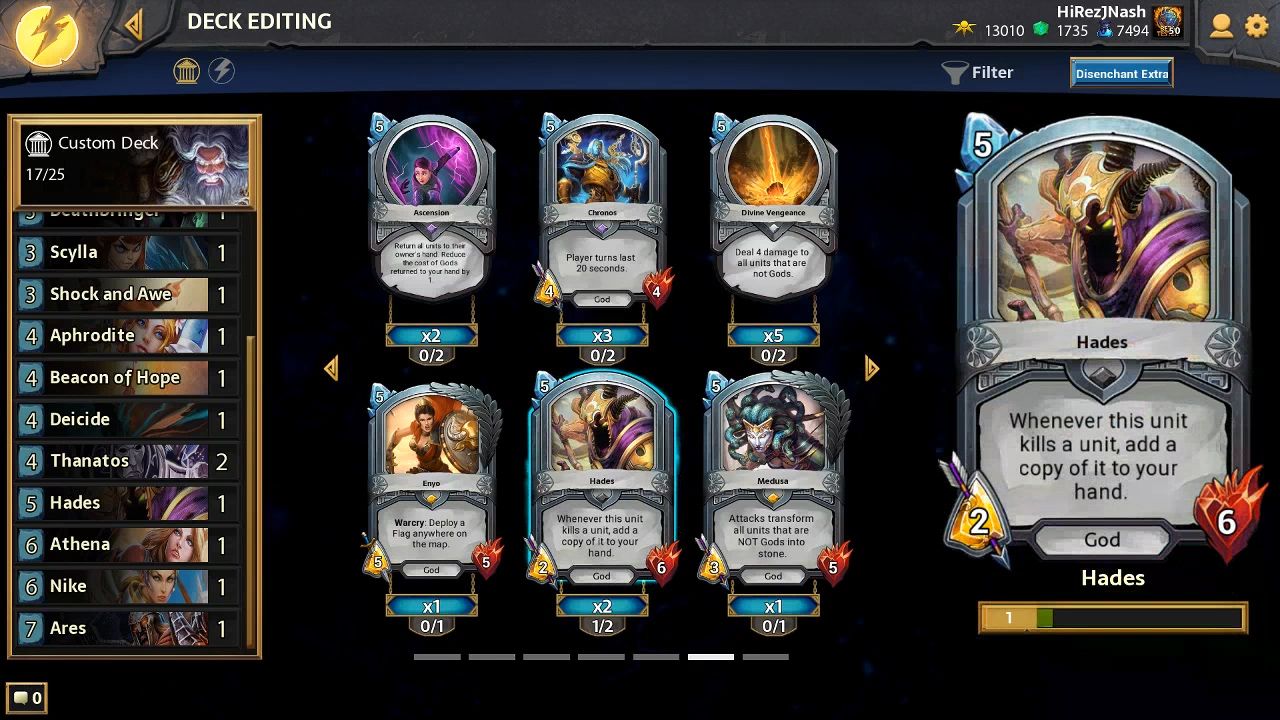Select the sixth page dot indicator
The width and height of the screenshot is (1280, 720).
point(711,657)
